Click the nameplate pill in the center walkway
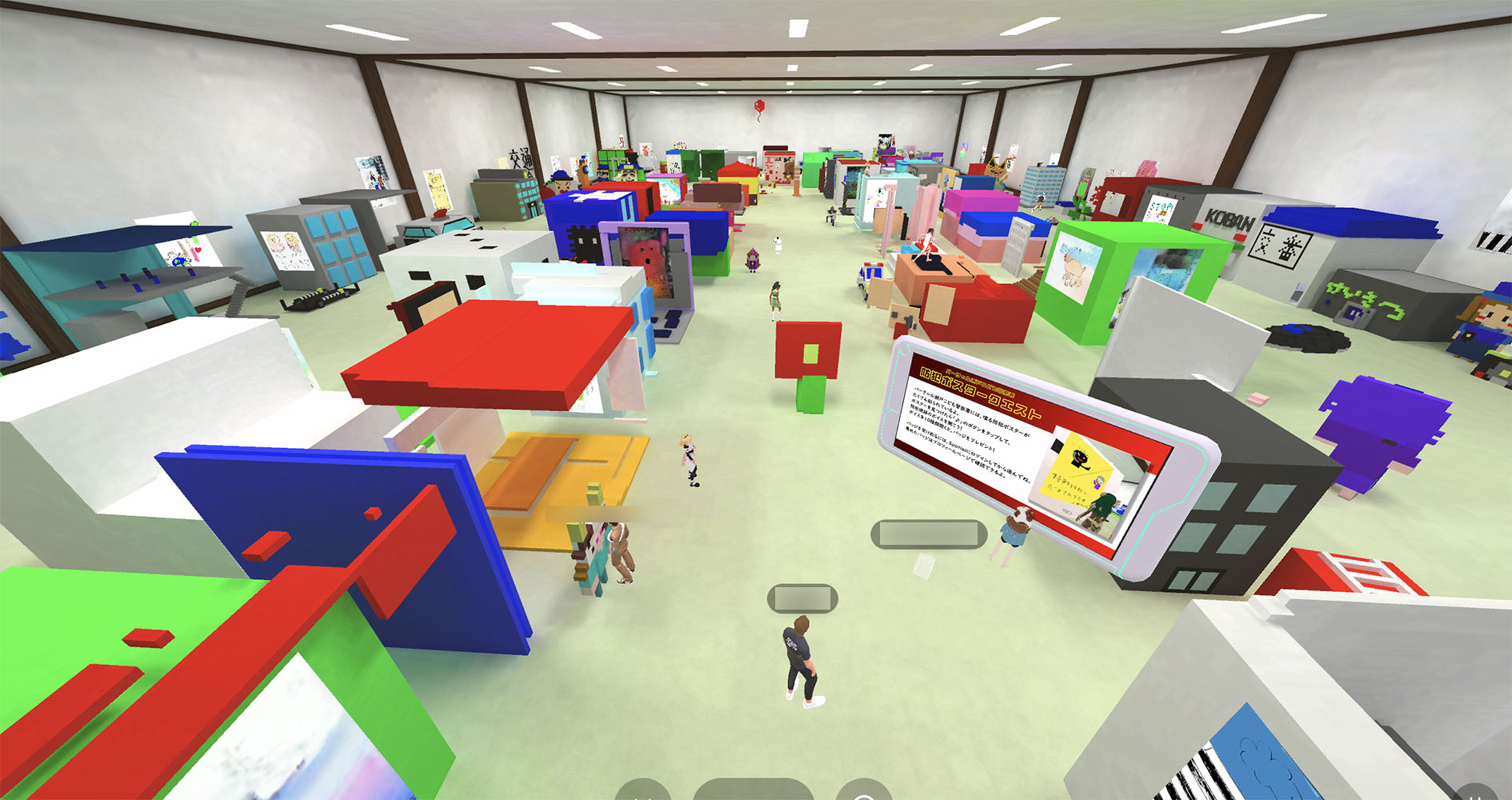 coord(802,598)
